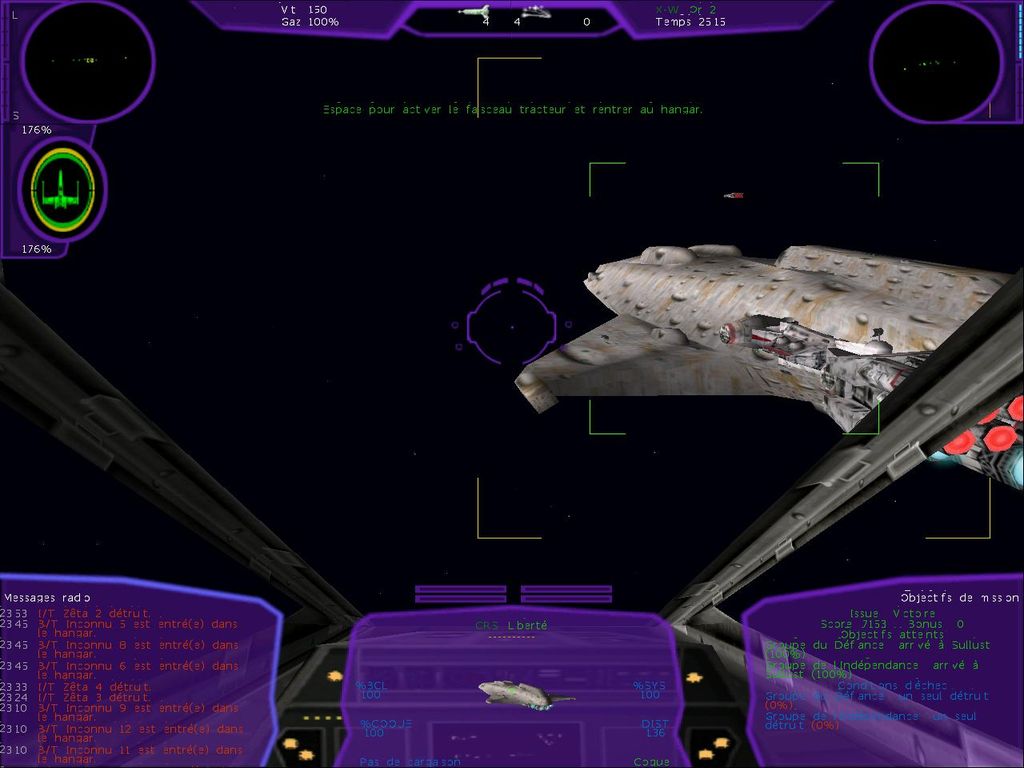Select the rear sensor scope
The height and width of the screenshot is (768, 1024).
click(935, 62)
